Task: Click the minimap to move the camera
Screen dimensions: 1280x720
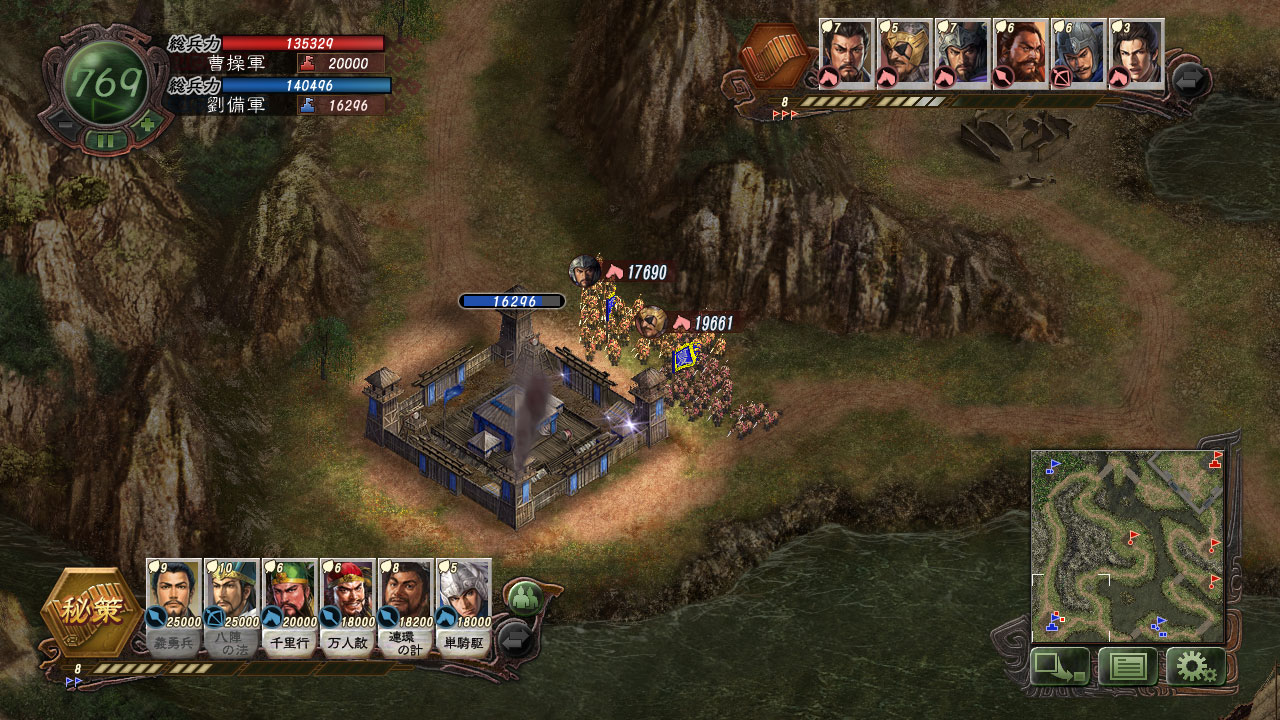Action: pos(1127,546)
